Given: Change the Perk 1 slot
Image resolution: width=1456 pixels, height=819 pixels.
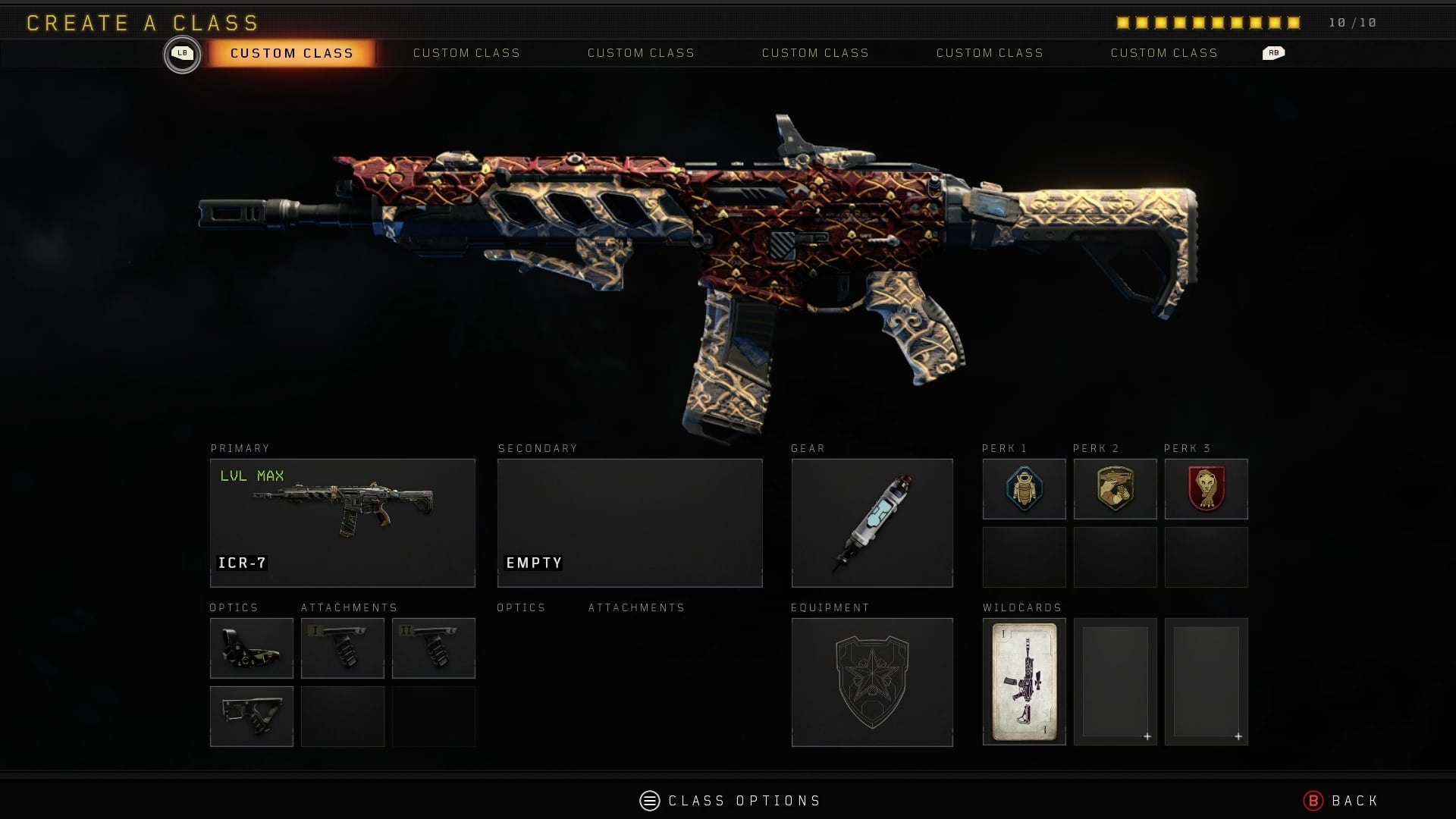Looking at the screenshot, I should click(x=1024, y=489).
